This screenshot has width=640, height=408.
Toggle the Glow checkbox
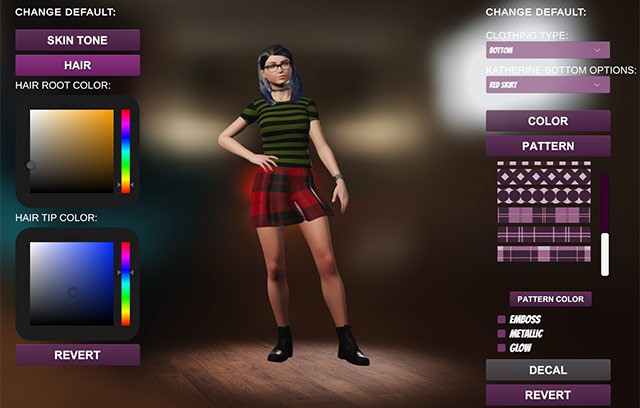point(502,347)
